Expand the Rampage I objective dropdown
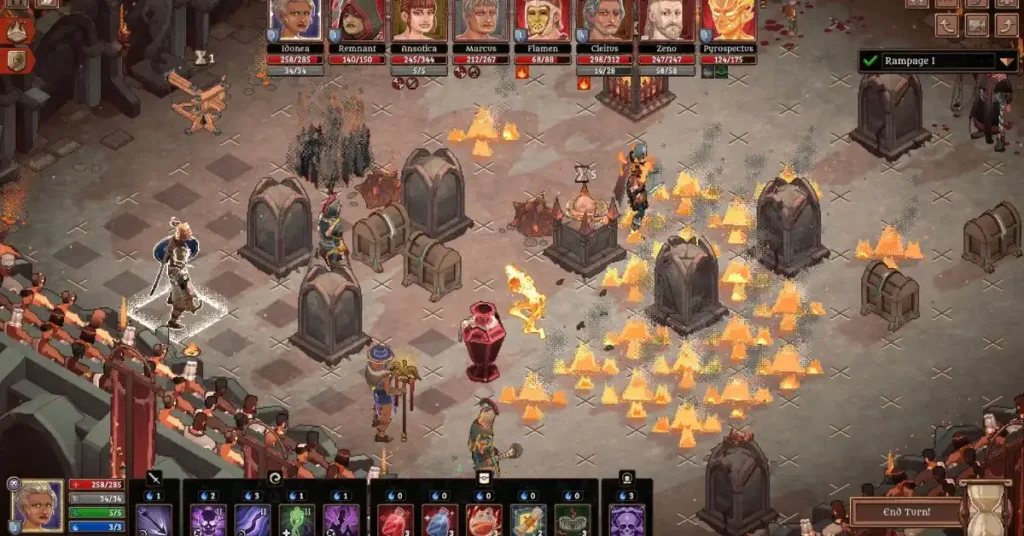Screen dimensions: 1024x536 [x=1006, y=61]
